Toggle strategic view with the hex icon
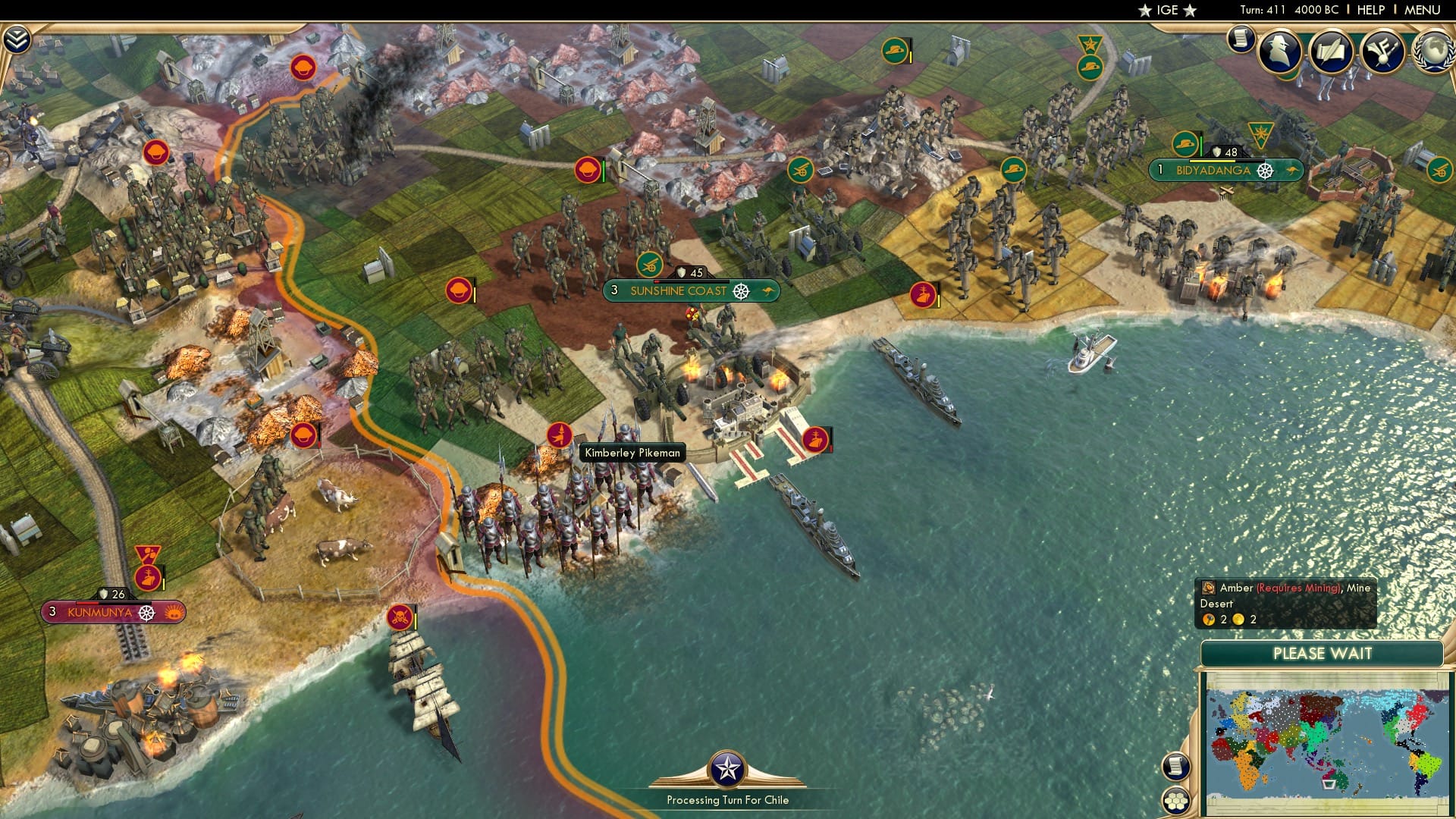 click(1175, 801)
